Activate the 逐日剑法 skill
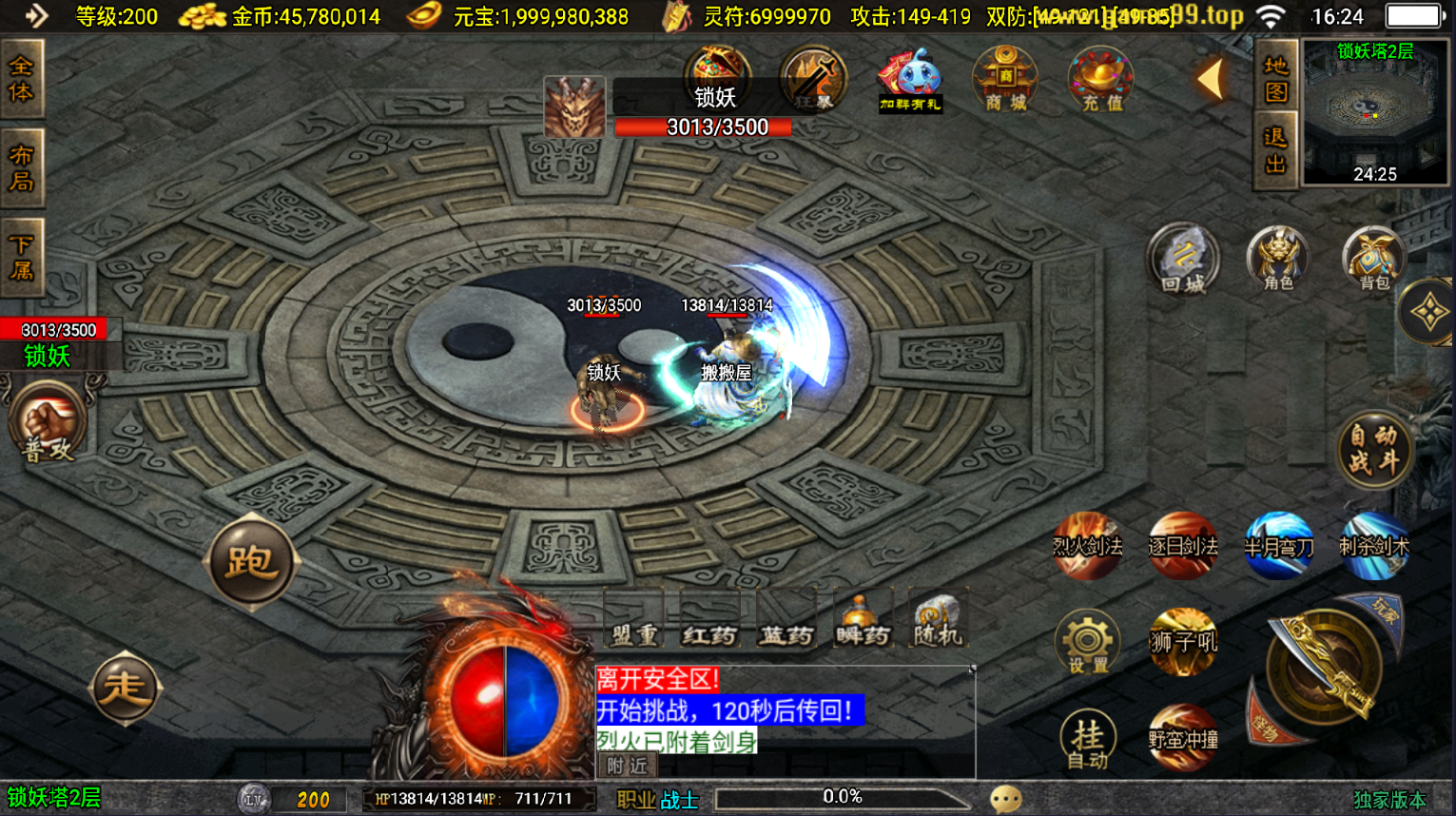Screen dimensions: 1456x816 (x=1182, y=545)
